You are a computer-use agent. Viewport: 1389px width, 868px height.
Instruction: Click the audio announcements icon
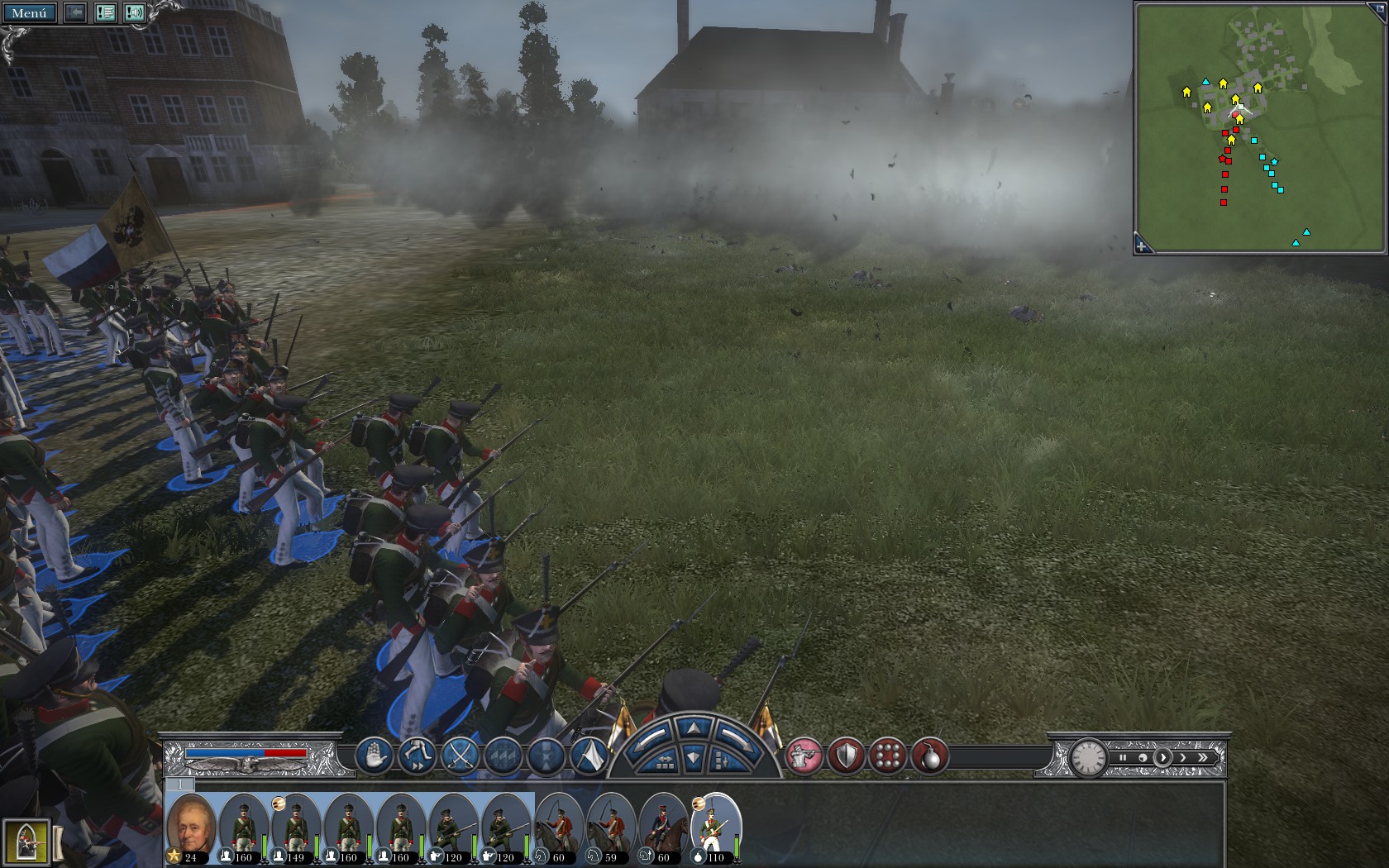[133, 12]
